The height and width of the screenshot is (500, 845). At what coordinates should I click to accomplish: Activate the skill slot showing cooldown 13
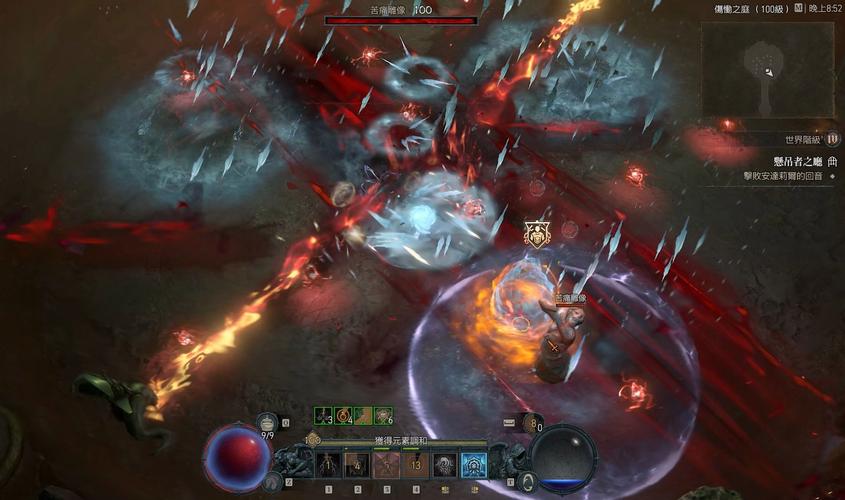tap(415, 464)
